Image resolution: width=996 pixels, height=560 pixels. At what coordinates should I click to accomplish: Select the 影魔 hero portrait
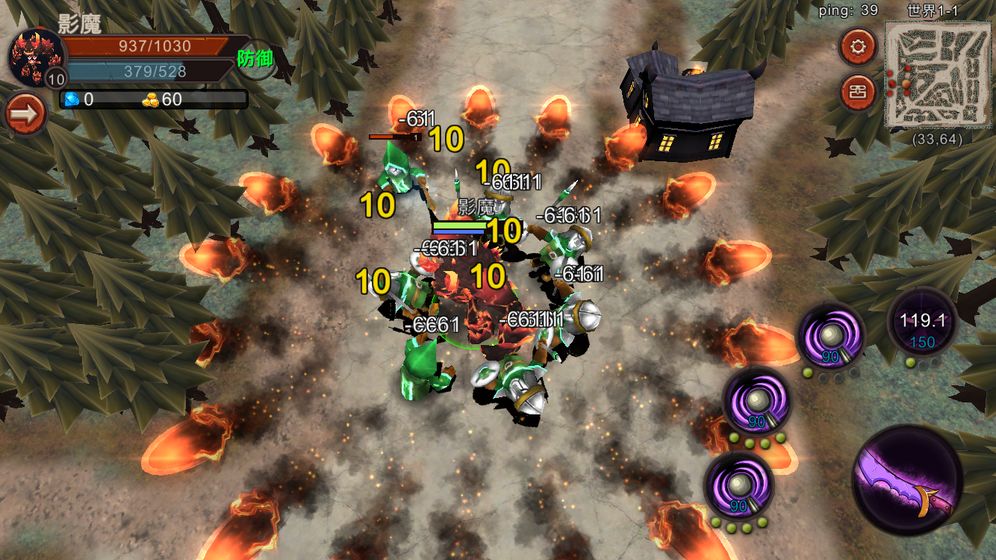36,56
